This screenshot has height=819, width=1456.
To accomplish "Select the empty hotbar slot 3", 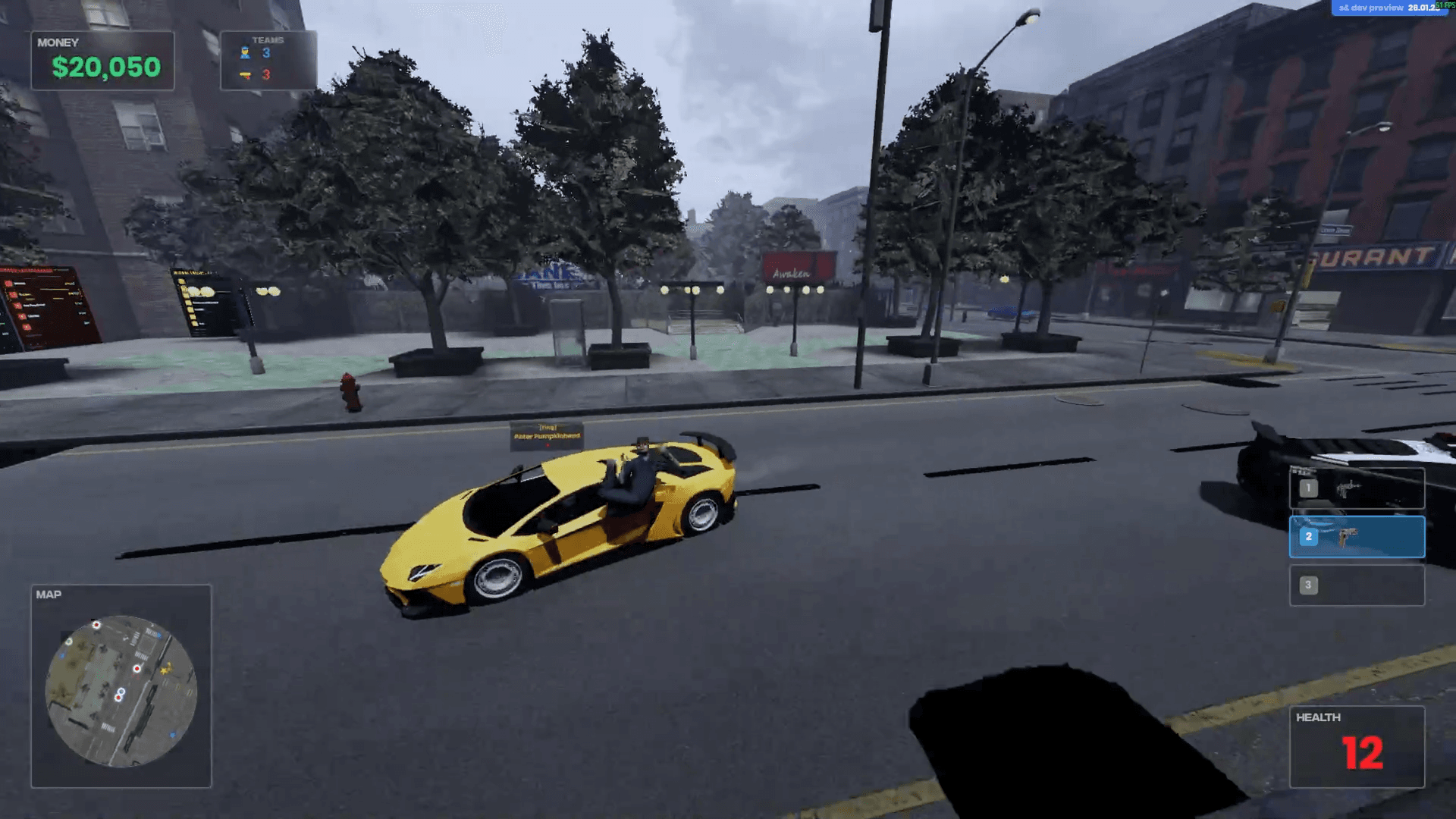I will coord(1357,585).
